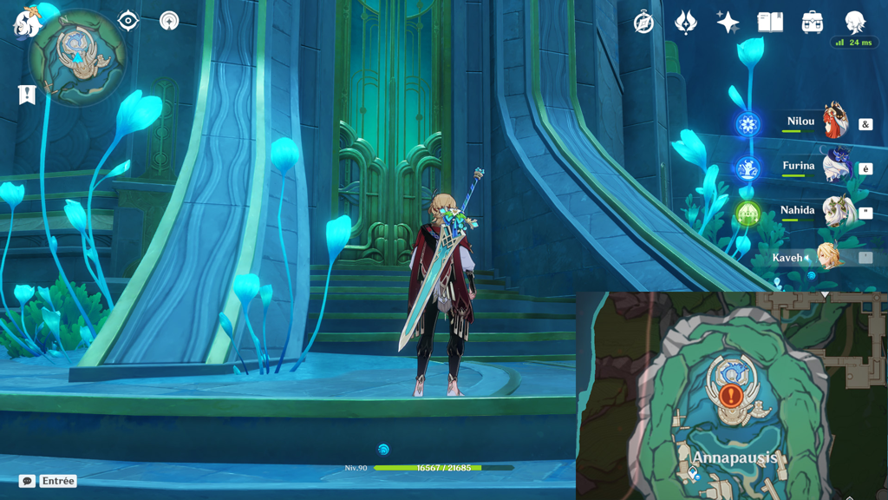Open the quest journal bookmark icon
Viewport: 888px width, 500px height.
(27, 94)
